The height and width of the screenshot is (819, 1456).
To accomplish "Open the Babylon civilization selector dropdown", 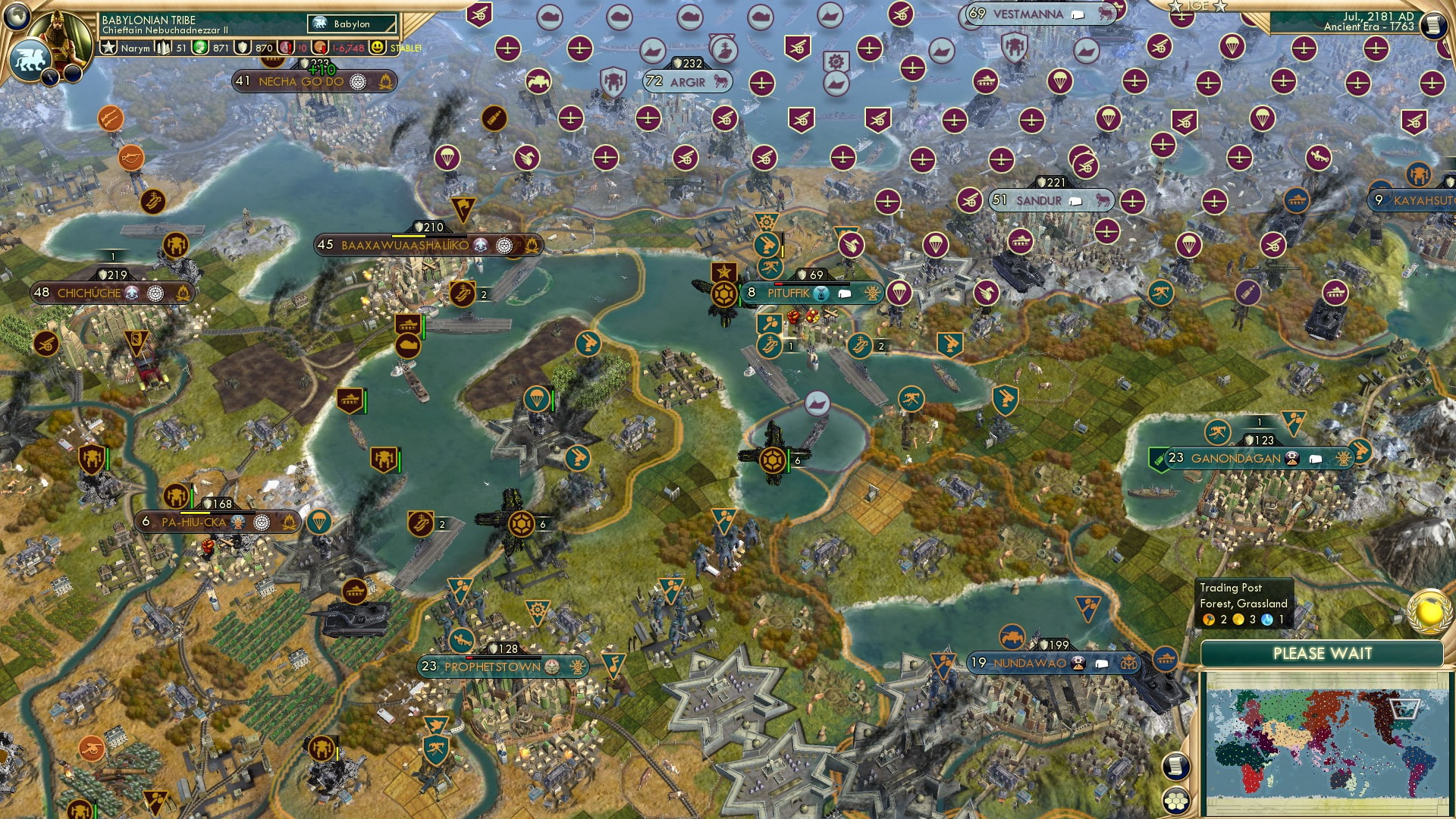I will tap(351, 24).
